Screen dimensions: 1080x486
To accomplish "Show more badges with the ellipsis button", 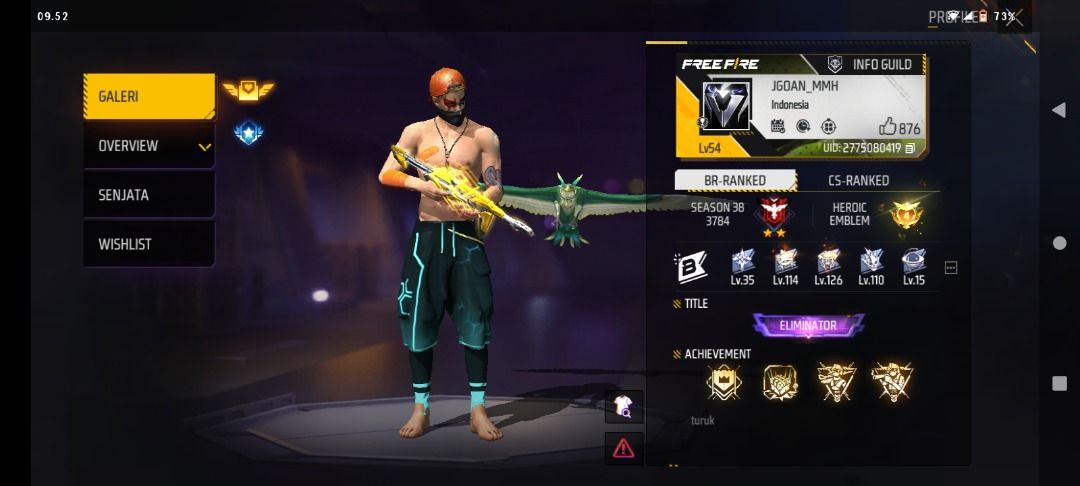I will pos(951,268).
